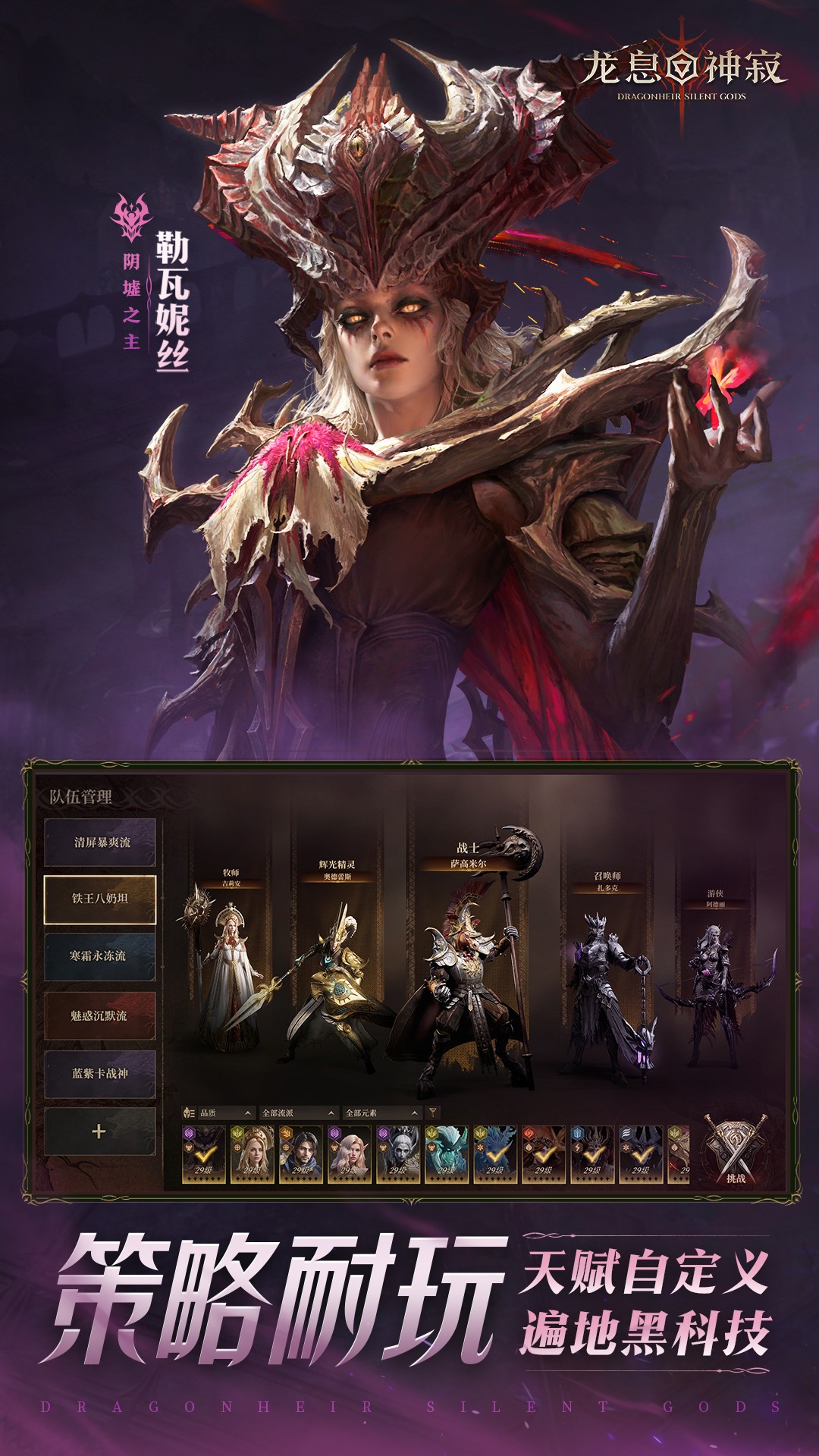This screenshot has height=1456, width=819.
Task: Choose the 铁王八奶坦 team preset
Action: pyautogui.click(x=100, y=899)
